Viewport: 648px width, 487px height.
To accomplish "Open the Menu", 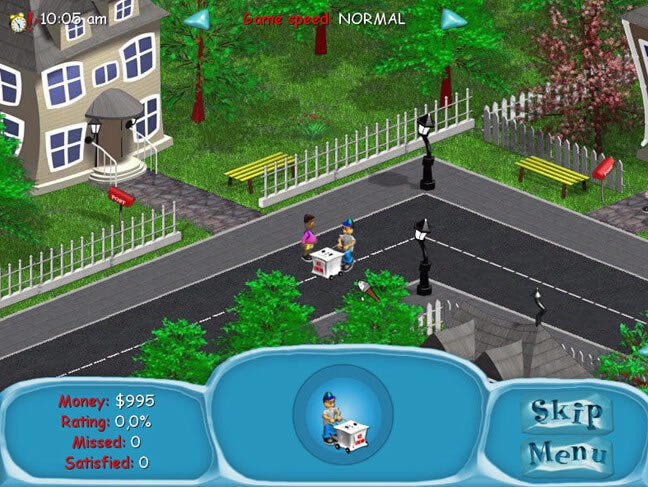I will click(x=567, y=452).
